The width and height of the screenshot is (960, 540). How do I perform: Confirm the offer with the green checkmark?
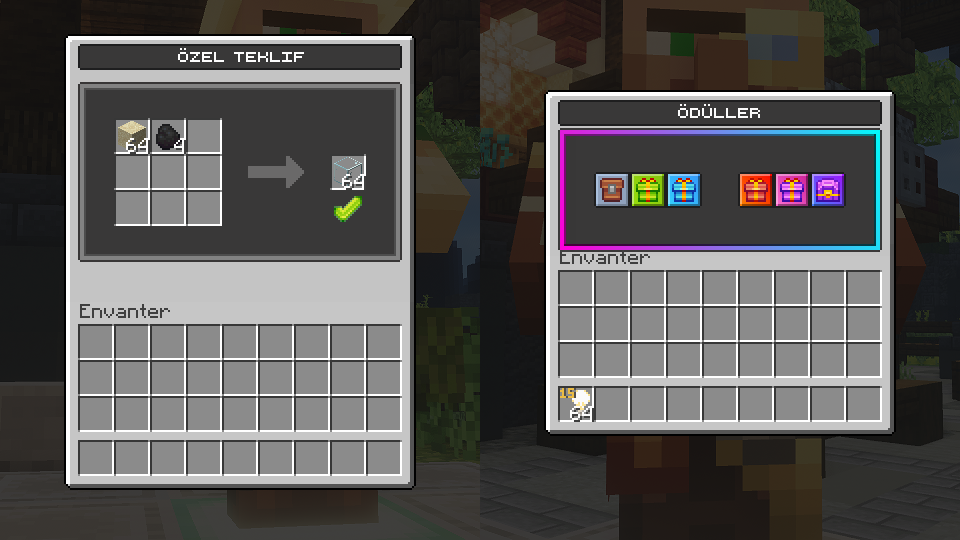(348, 210)
